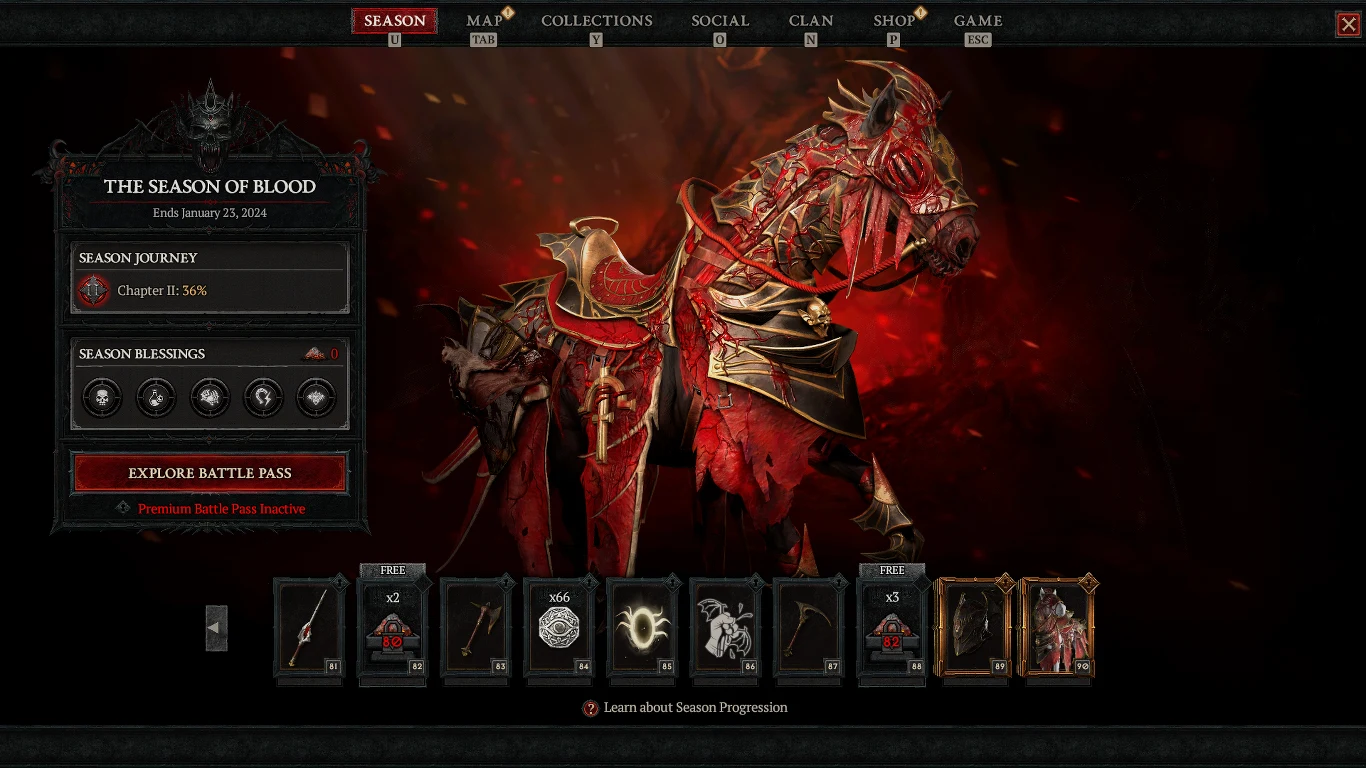Show previous battle pass rewards with left arrow
The width and height of the screenshot is (1366, 768).
click(x=216, y=628)
